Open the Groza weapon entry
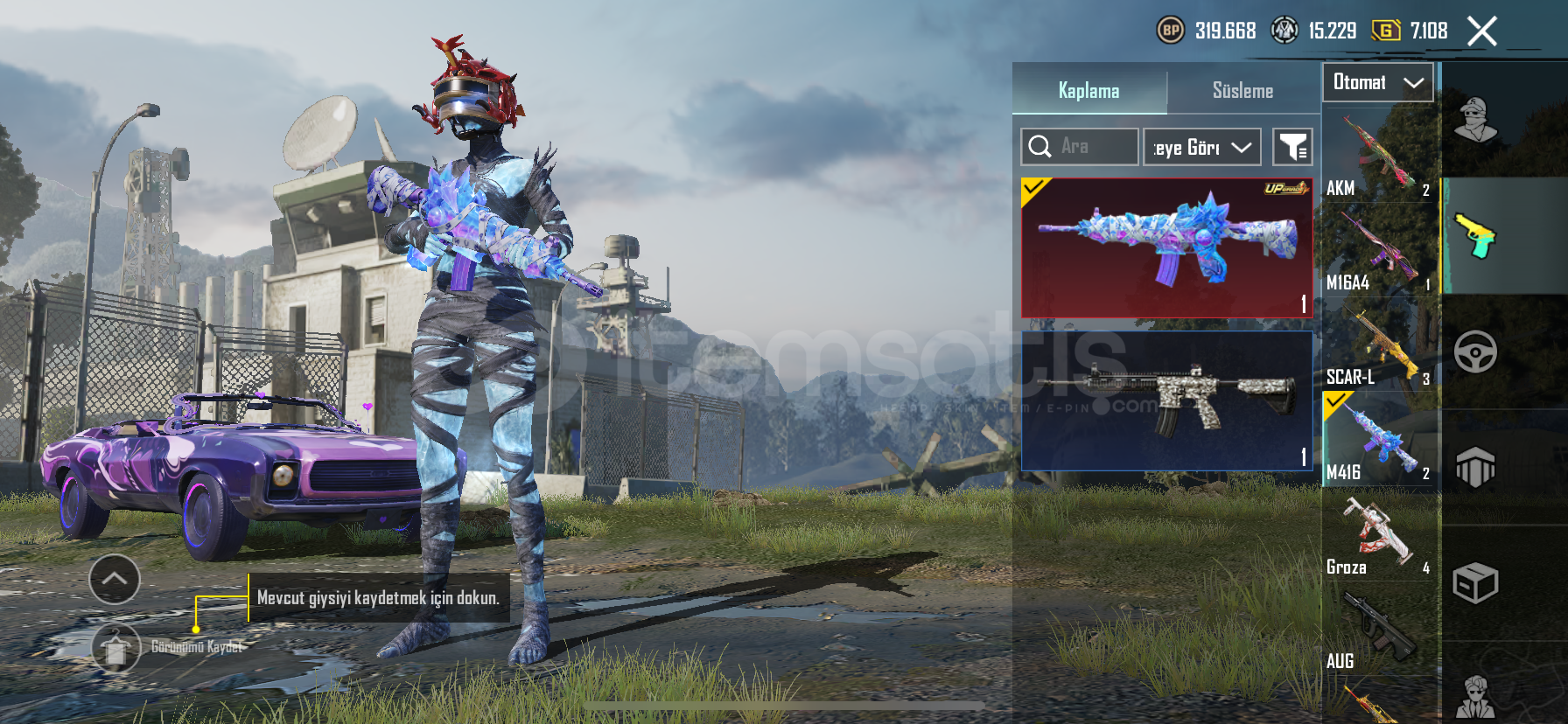 (1379, 535)
